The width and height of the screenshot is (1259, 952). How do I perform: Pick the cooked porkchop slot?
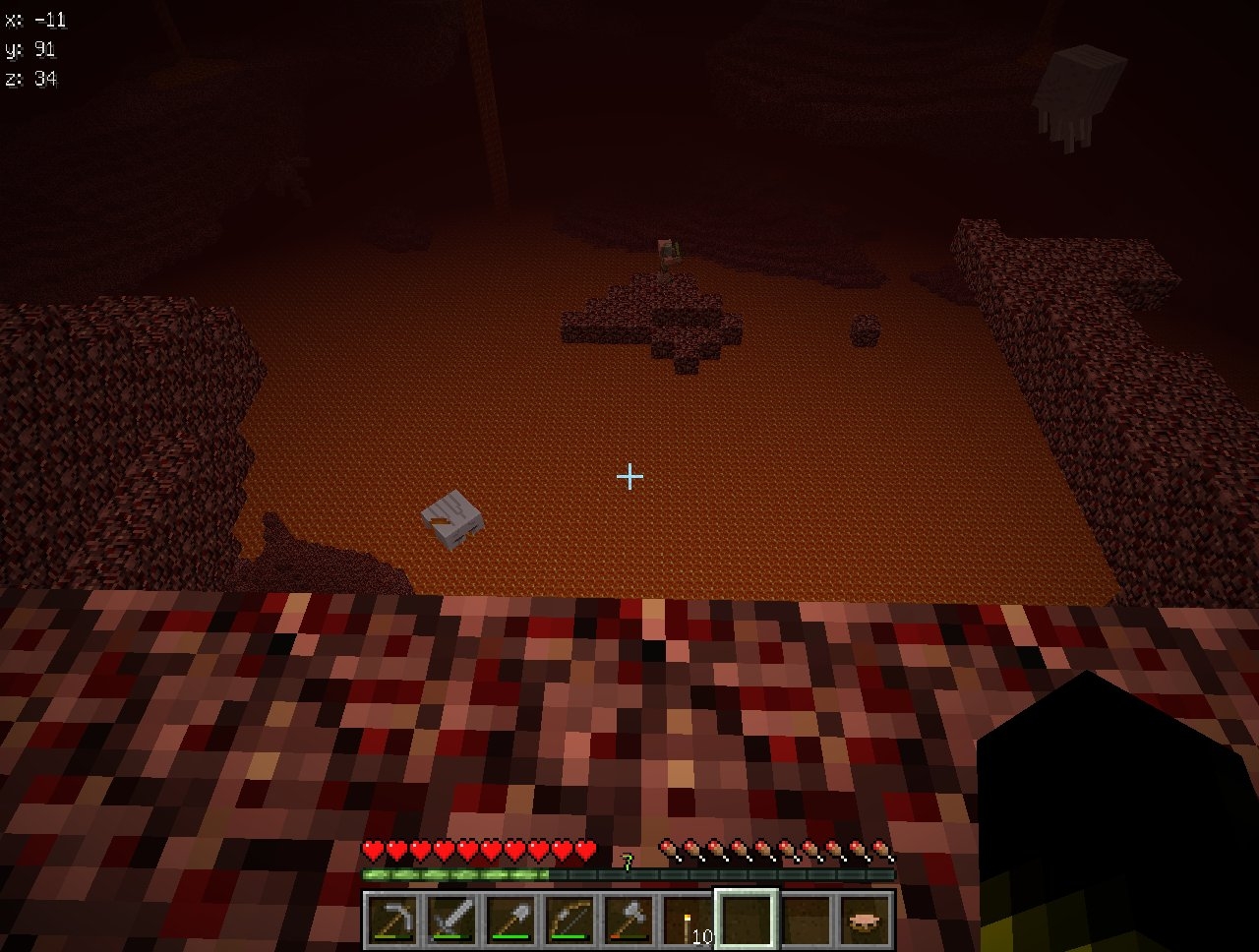[x=865, y=921]
